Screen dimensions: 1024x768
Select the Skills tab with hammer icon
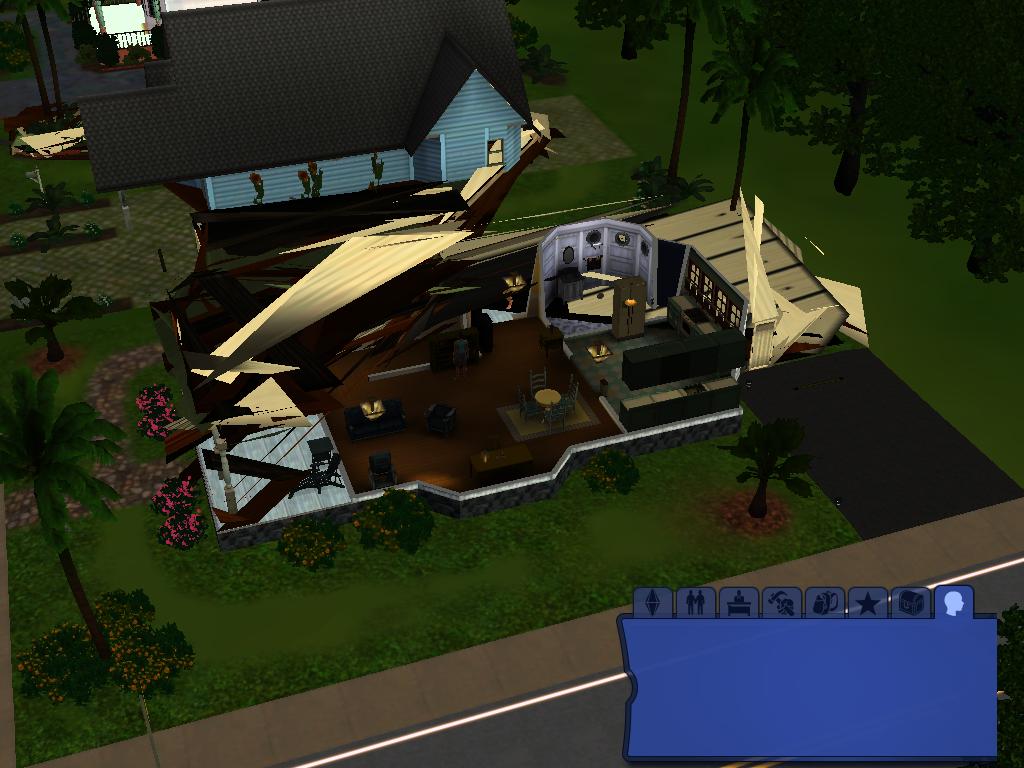click(x=782, y=603)
